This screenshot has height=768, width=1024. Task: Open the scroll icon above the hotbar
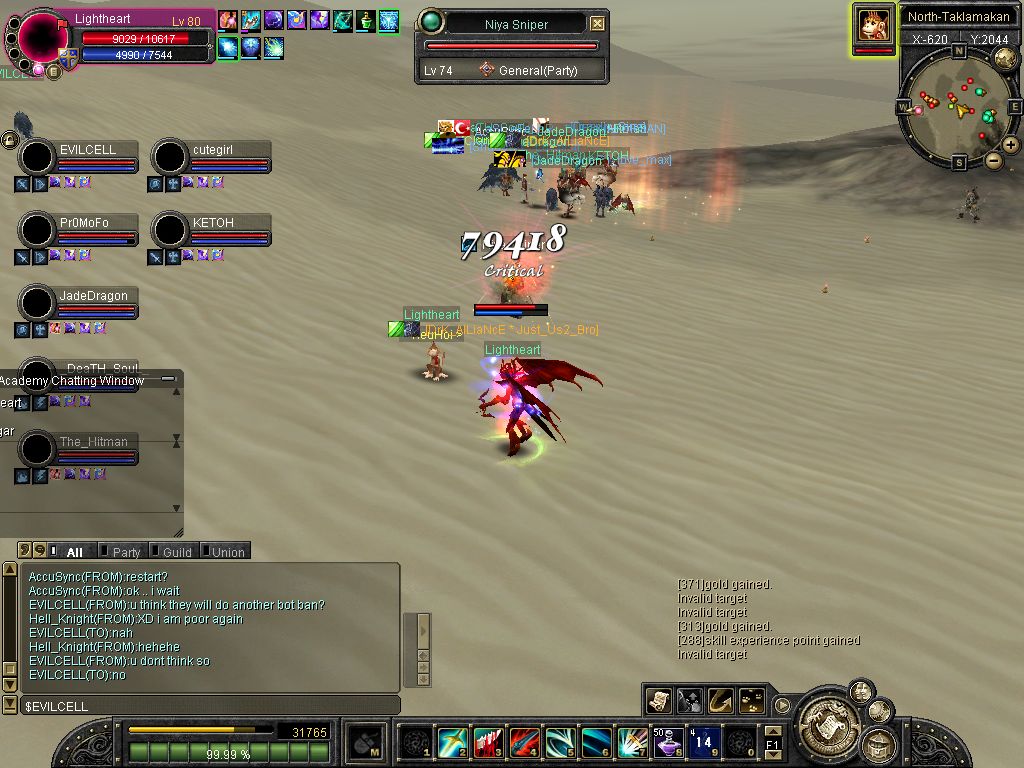click(658, 701)
